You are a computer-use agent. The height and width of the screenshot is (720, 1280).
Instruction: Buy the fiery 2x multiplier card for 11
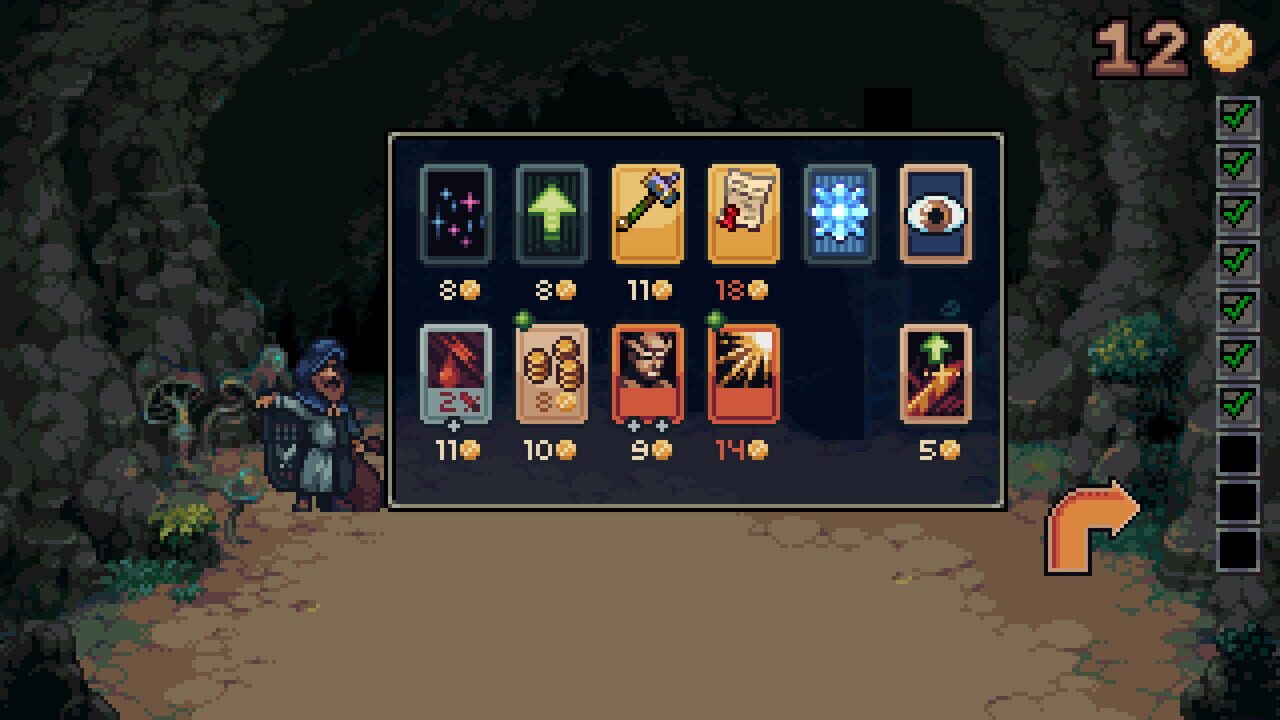click(455, 375)
